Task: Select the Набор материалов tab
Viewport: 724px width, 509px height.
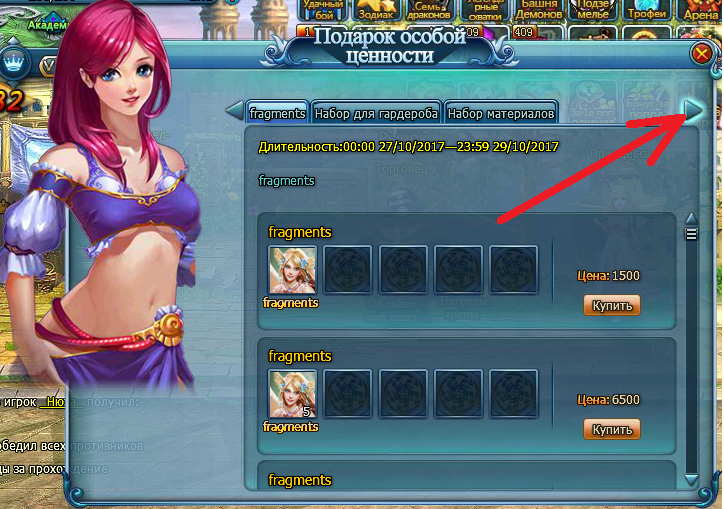Action: [500, 113]
